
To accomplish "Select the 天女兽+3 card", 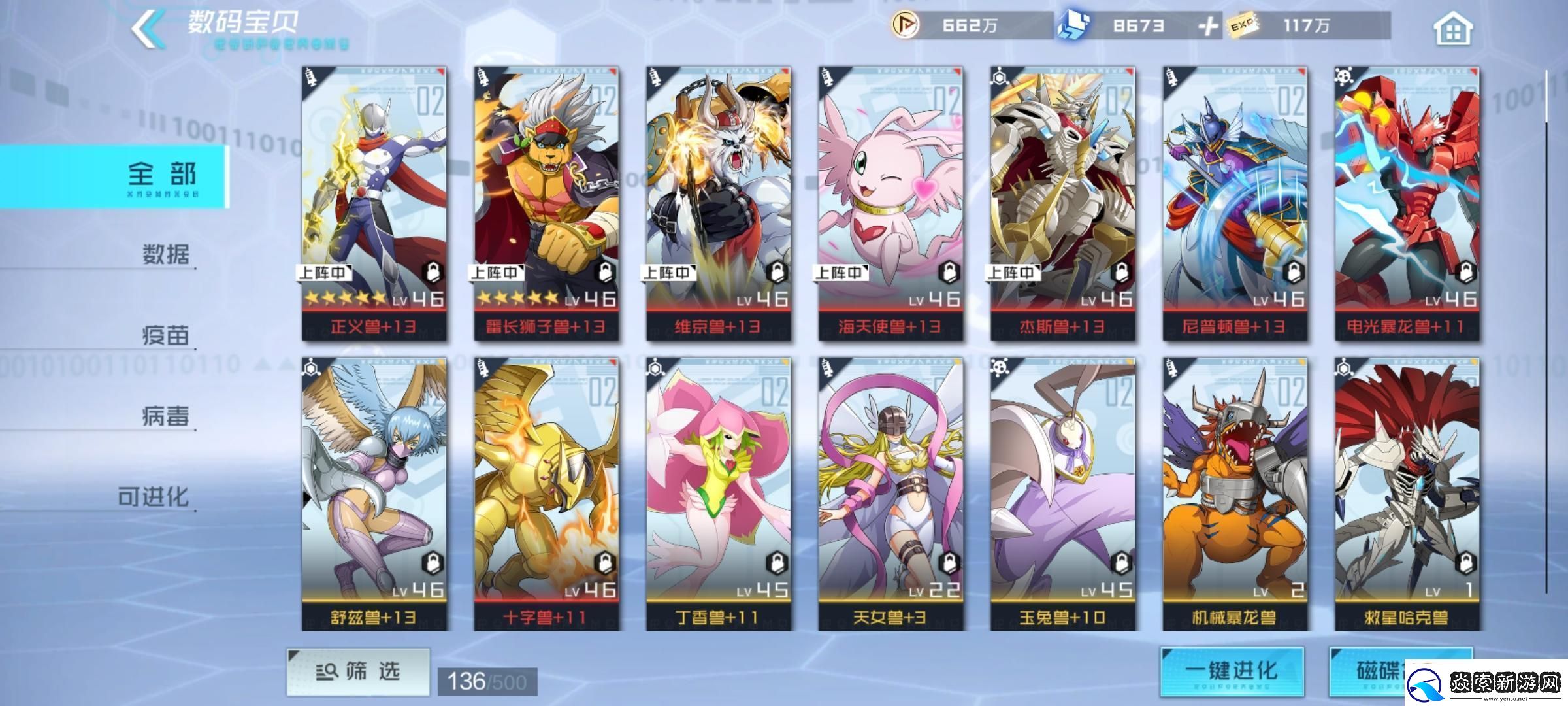I will coord(890,494).
